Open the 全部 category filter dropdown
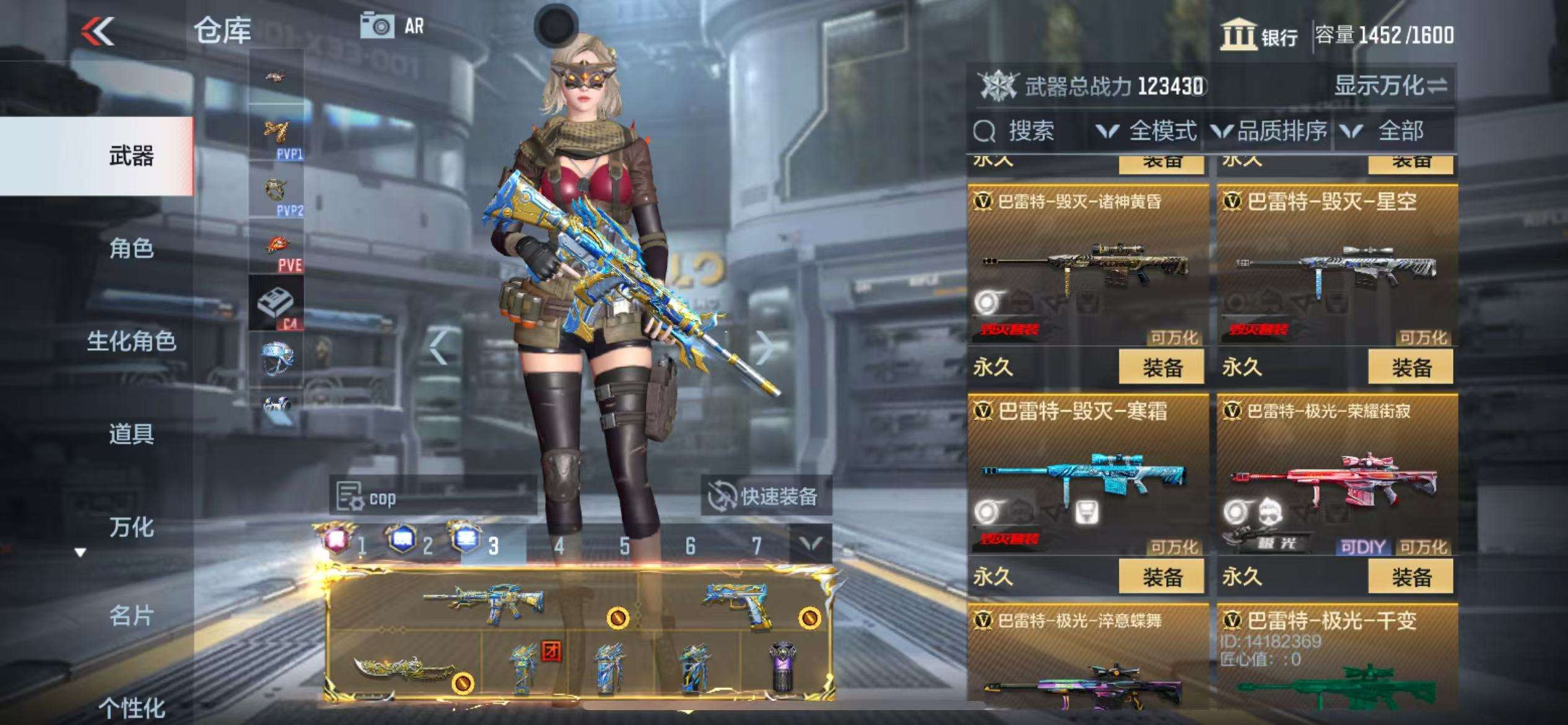This screenshot has height=725, width=1568. (1390, 131)
